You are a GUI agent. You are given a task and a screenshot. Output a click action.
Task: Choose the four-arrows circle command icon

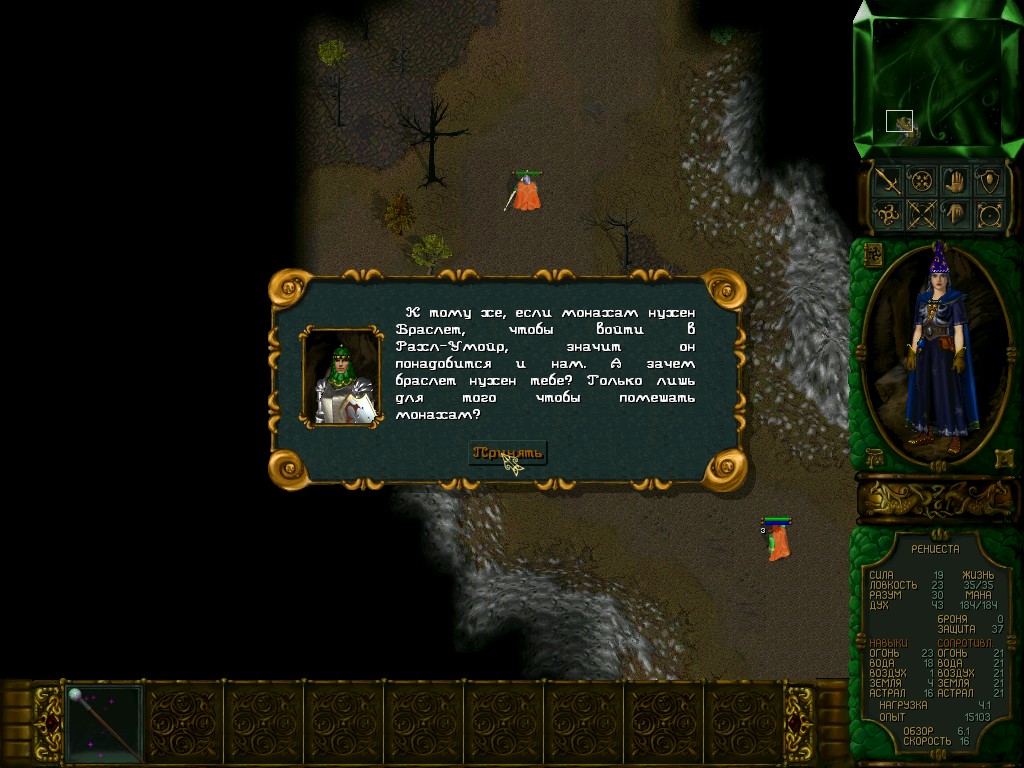click(x=921, y=181)
